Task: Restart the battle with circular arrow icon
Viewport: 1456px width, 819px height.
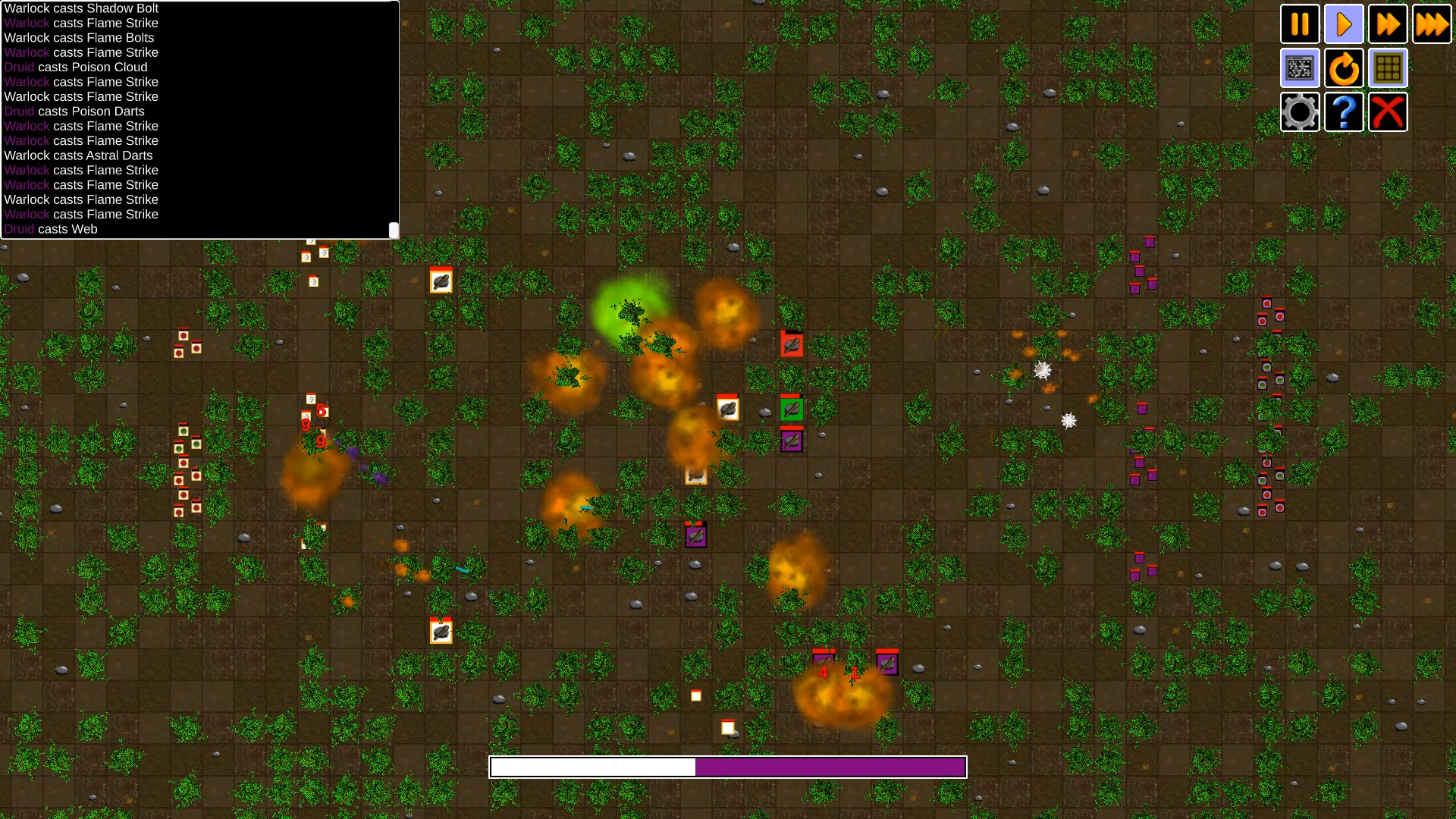Action: [1344, 67]
